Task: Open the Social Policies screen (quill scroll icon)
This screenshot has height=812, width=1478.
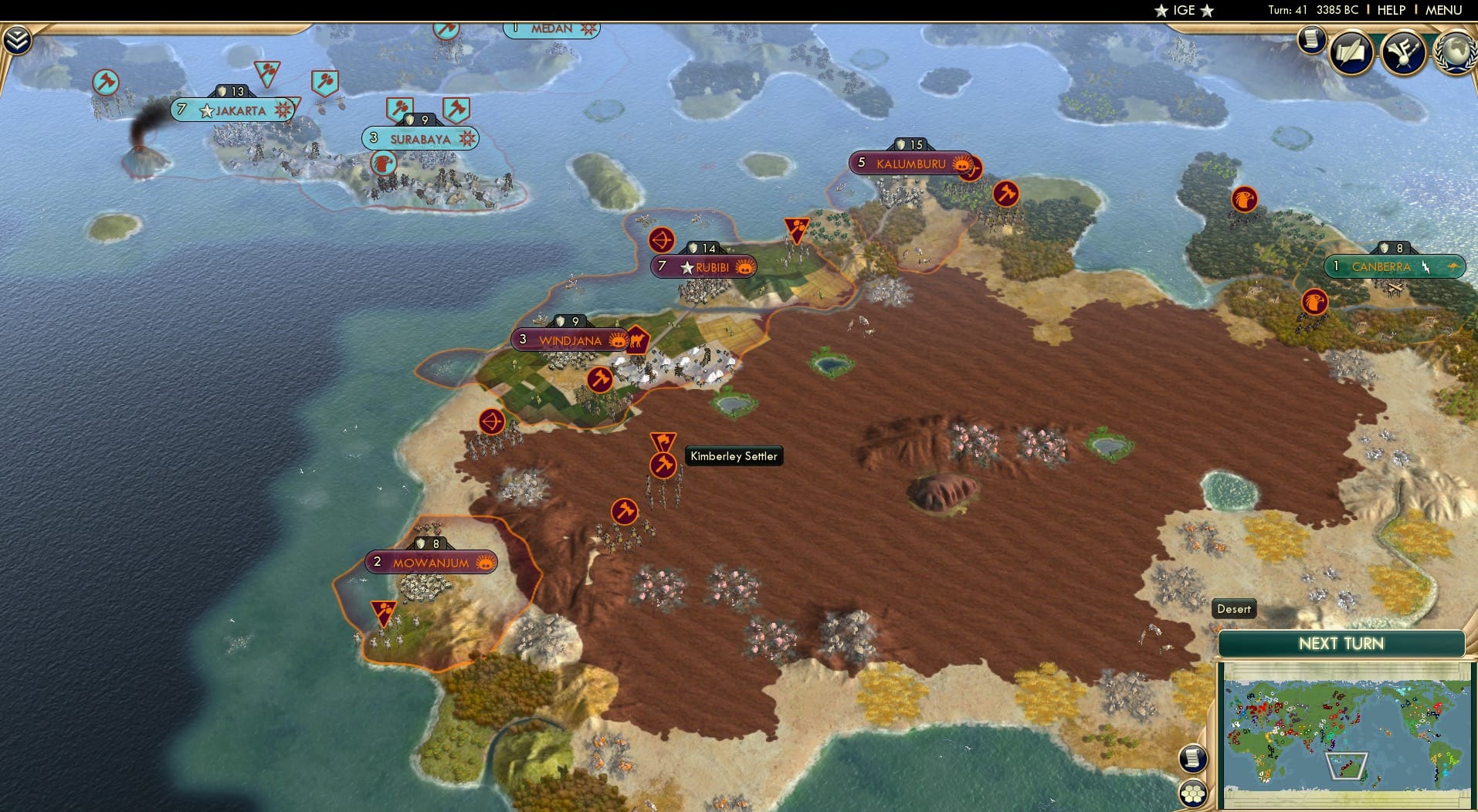Action: pyautogui.click(x=1351, y=51)
